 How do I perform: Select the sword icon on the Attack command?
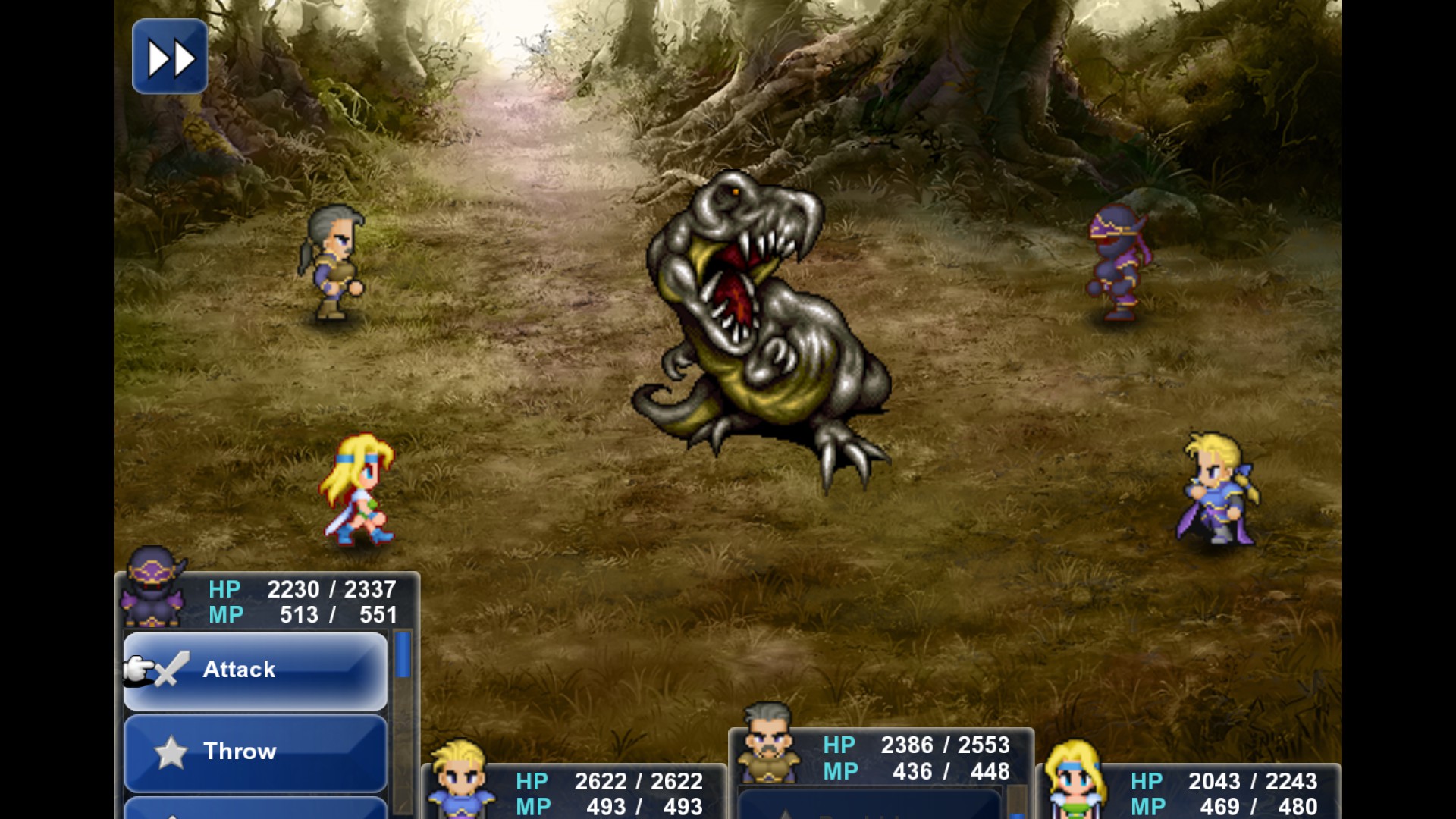coord(171,670)
